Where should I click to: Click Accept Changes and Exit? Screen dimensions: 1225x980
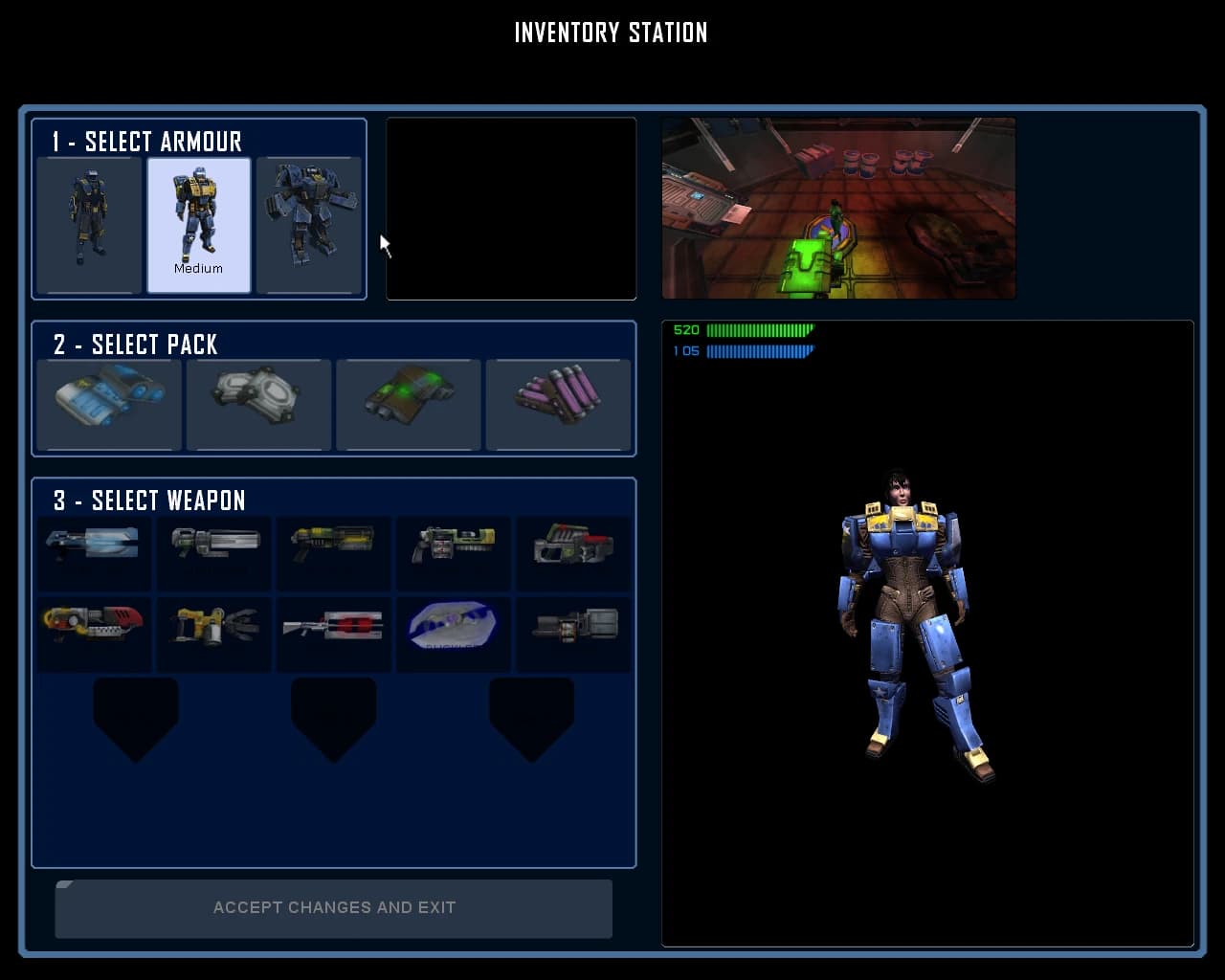334,907
